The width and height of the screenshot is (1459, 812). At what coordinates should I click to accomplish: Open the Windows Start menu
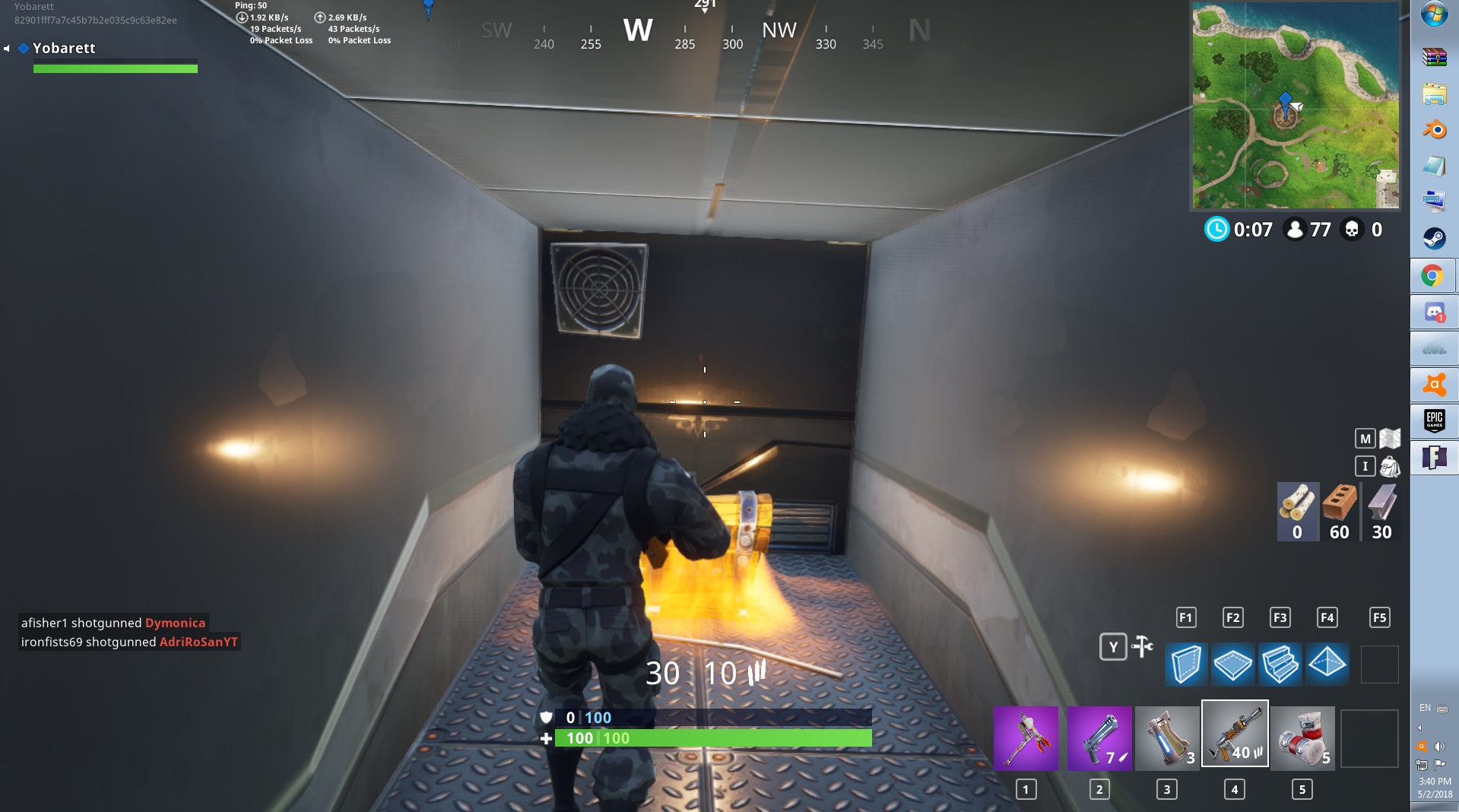click(1433, 13)
